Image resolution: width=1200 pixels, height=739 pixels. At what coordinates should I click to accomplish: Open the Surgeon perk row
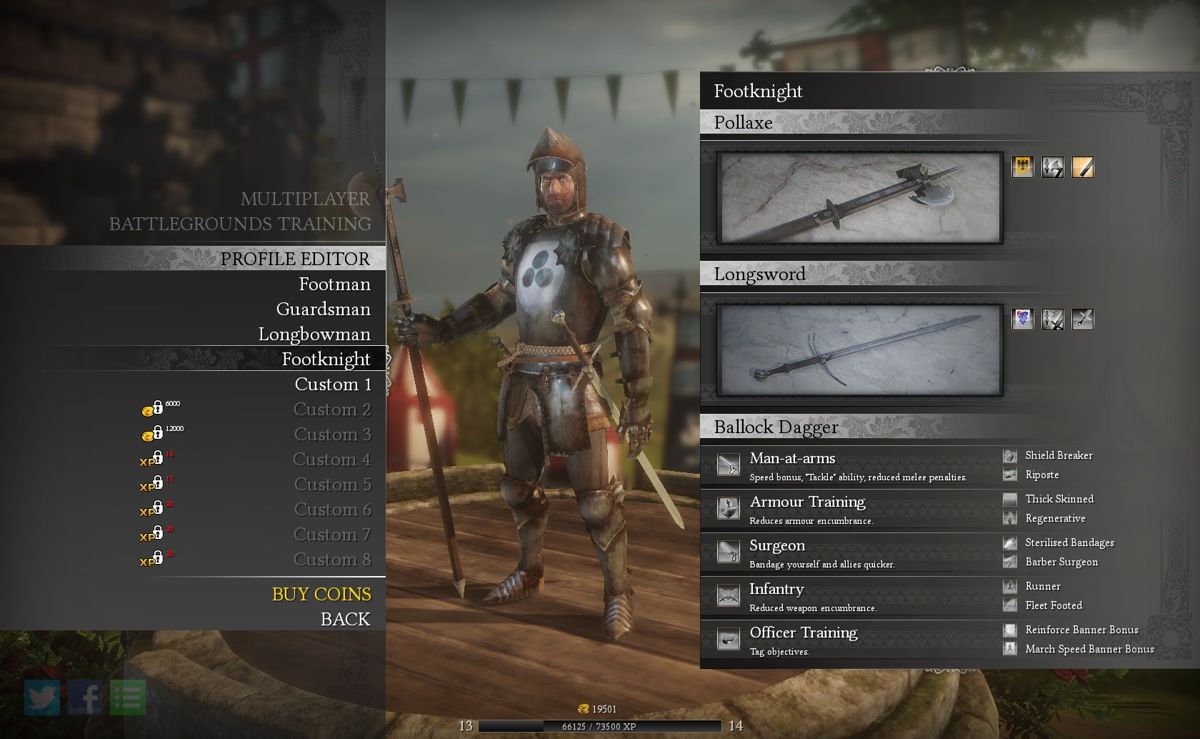coord(777,546)
